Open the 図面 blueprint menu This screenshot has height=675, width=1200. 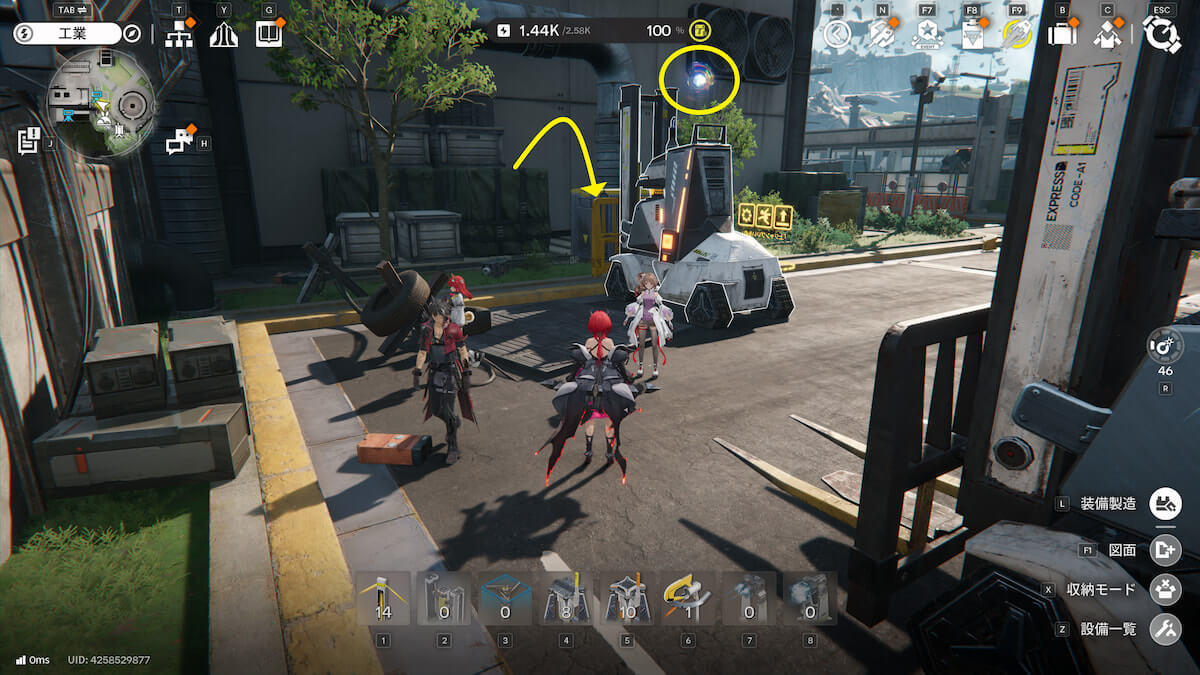(x=1164, y=549)
